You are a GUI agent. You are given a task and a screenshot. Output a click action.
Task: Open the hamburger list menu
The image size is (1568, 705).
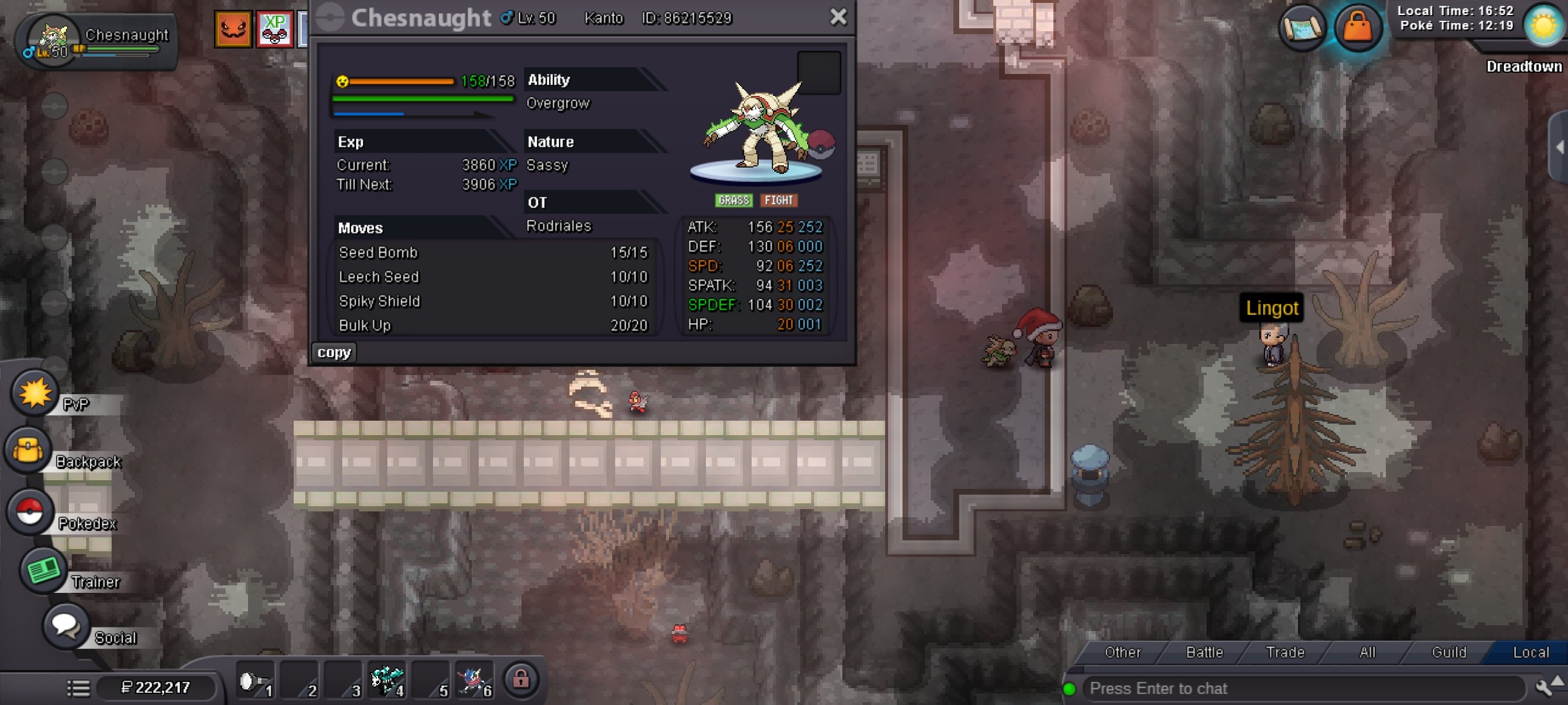pos(79,688)
